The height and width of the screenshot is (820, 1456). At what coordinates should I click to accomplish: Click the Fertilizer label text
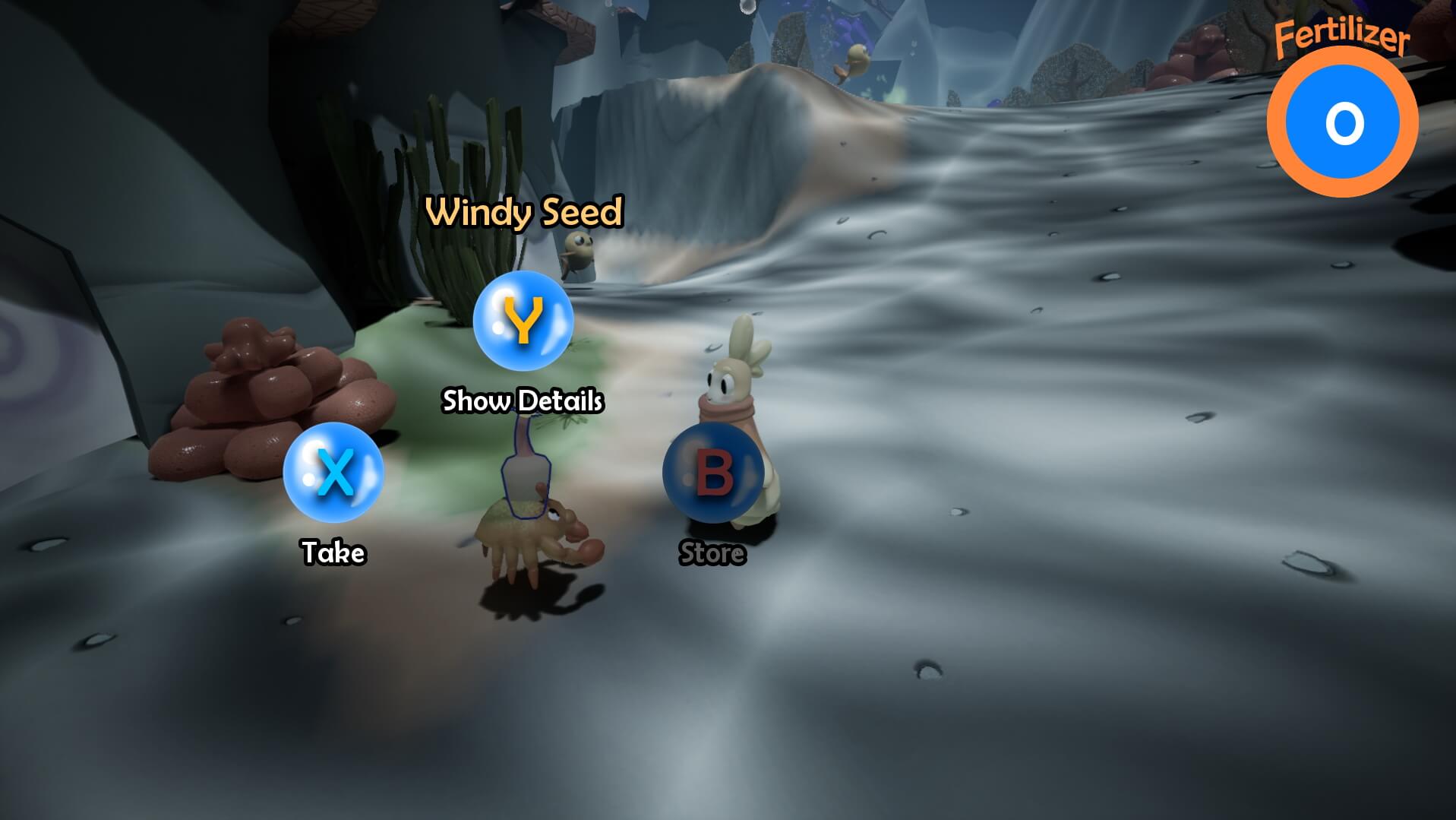pos(1340,34)
